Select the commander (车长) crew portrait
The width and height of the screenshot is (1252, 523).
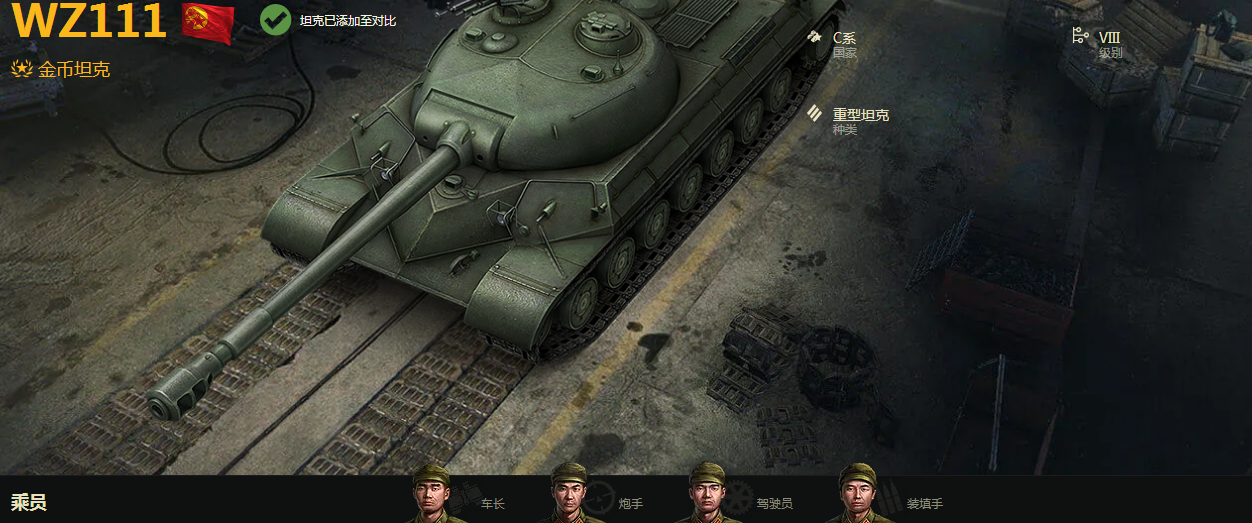[432, 495]
